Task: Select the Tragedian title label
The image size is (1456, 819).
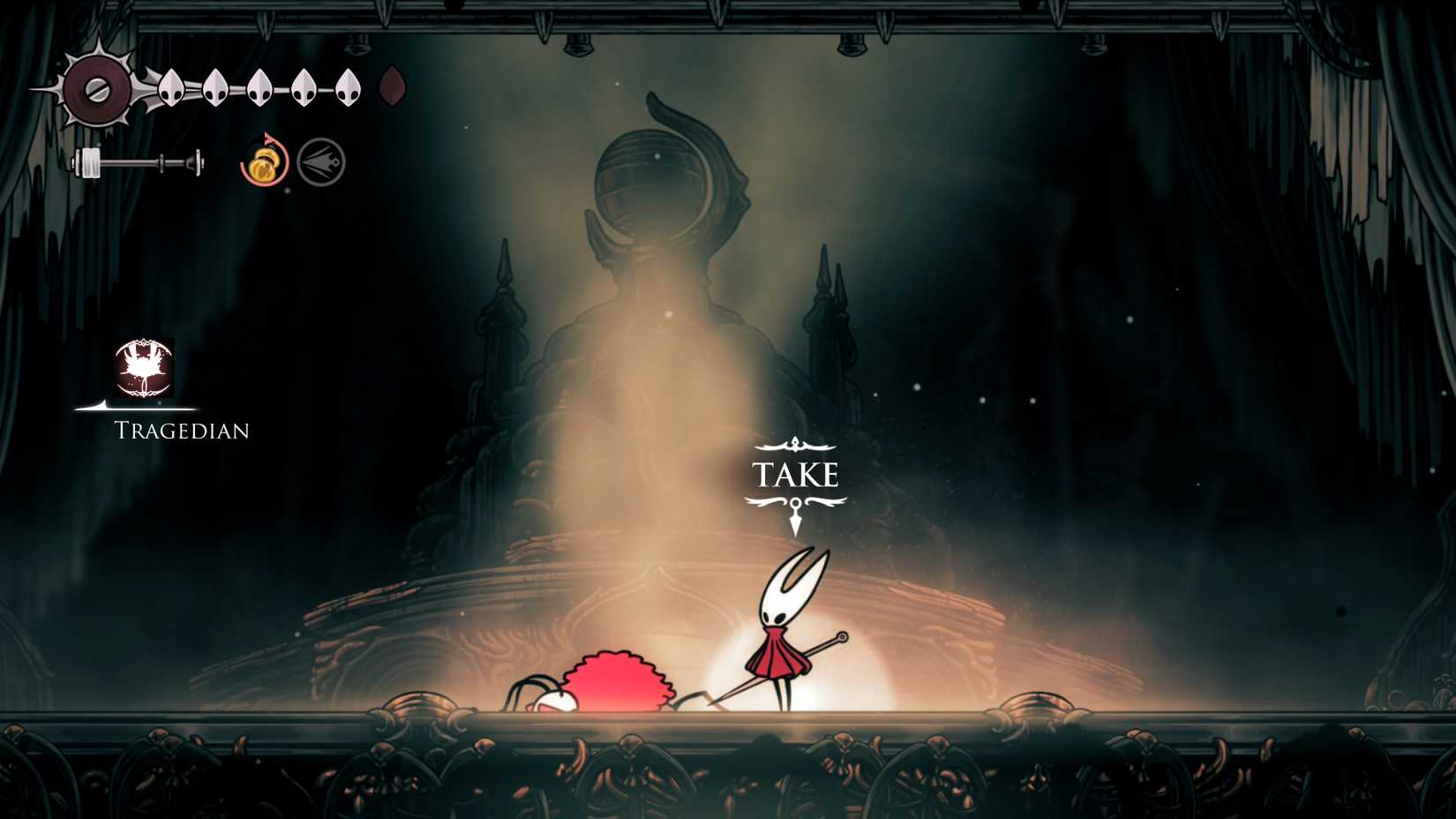Action: (180, 431)
